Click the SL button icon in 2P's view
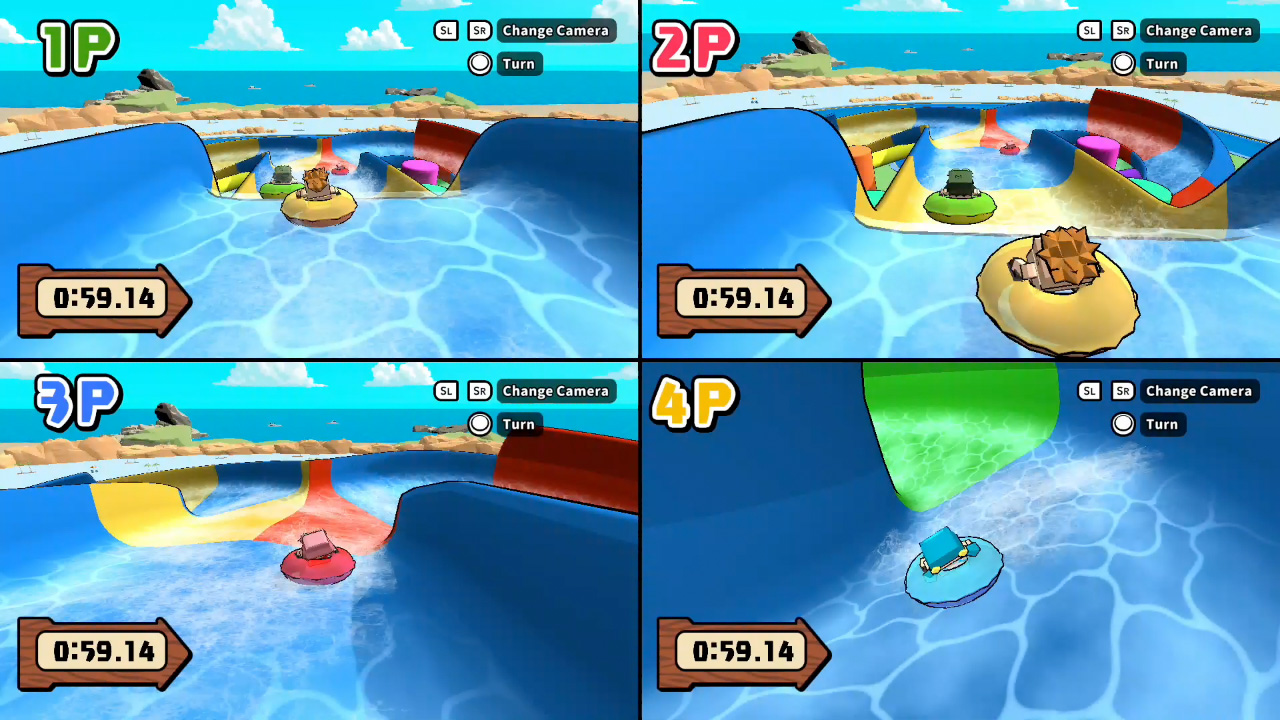Screen dimensions: 1280x720 pyautogui.click(x=1088, y=30)
